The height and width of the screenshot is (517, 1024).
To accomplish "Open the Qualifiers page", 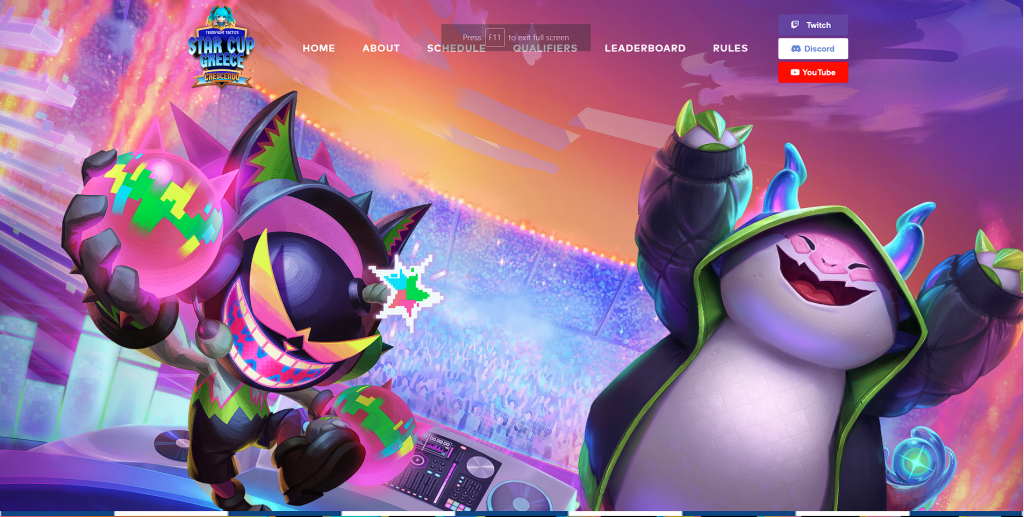I will click(545, 48).
